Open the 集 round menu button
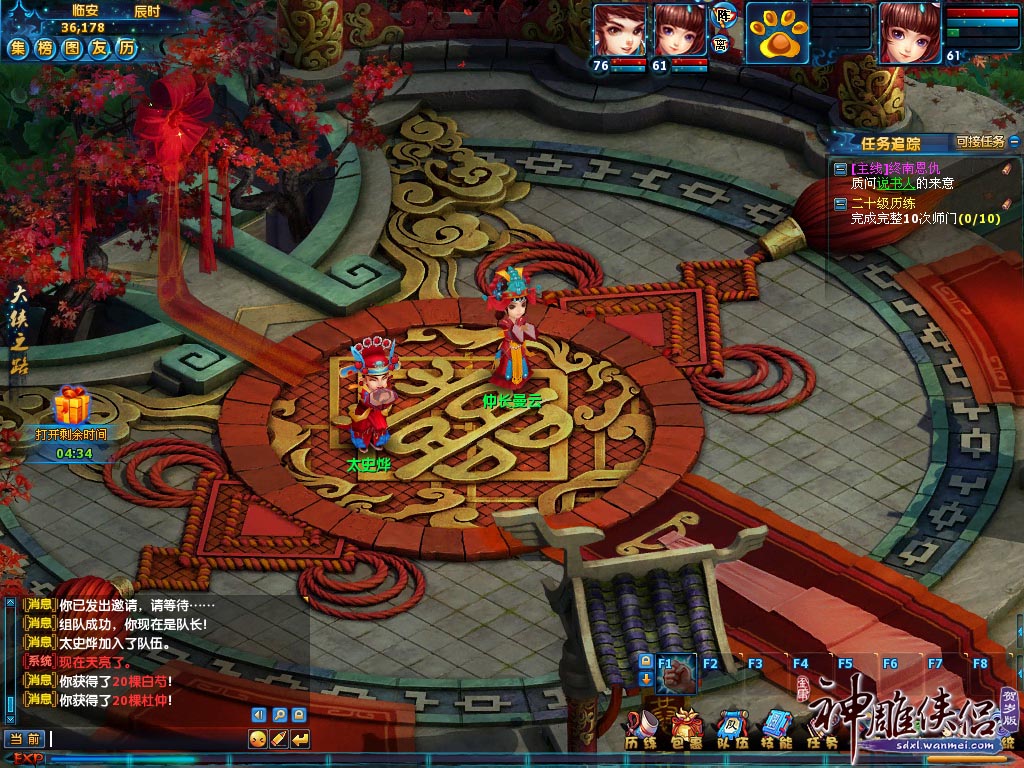This screenshot has height=768, width=1024. (x=18, y=48)
